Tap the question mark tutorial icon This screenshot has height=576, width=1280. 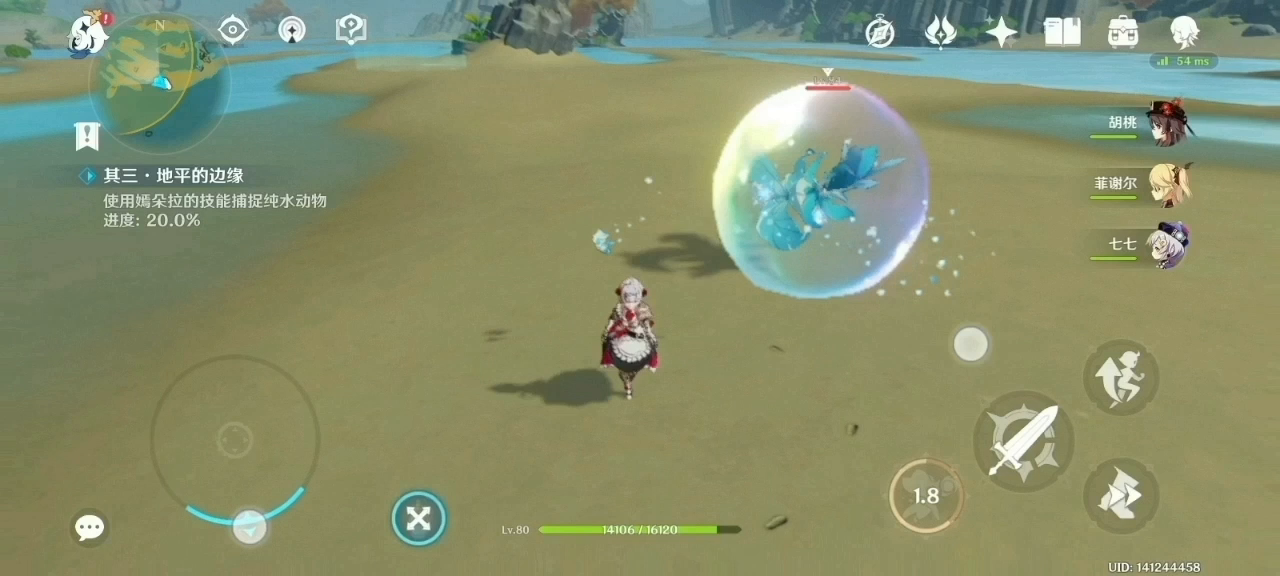[351, 30]
